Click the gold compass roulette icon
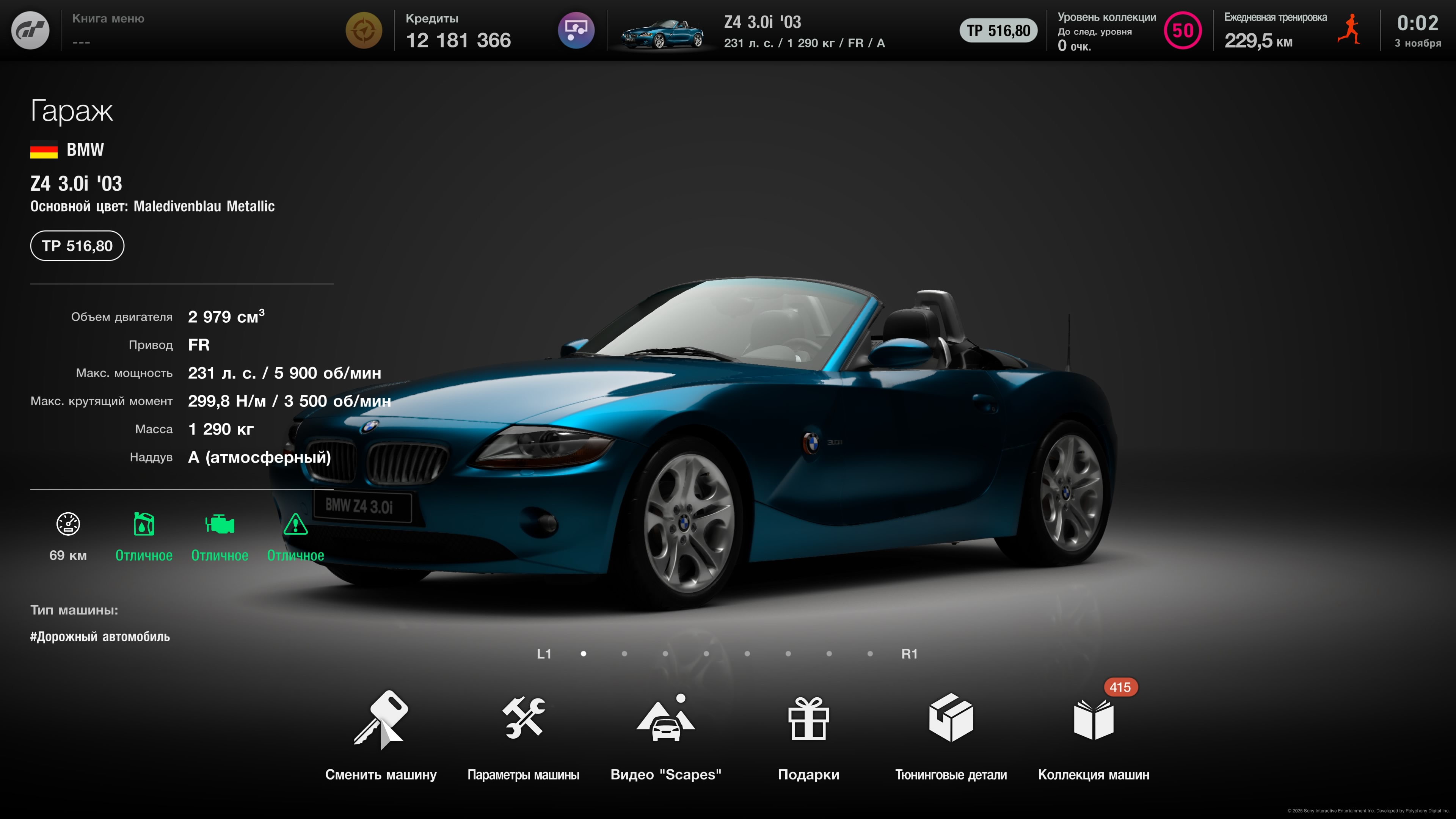The image size is (1456, 819). [x=364, y=30]
